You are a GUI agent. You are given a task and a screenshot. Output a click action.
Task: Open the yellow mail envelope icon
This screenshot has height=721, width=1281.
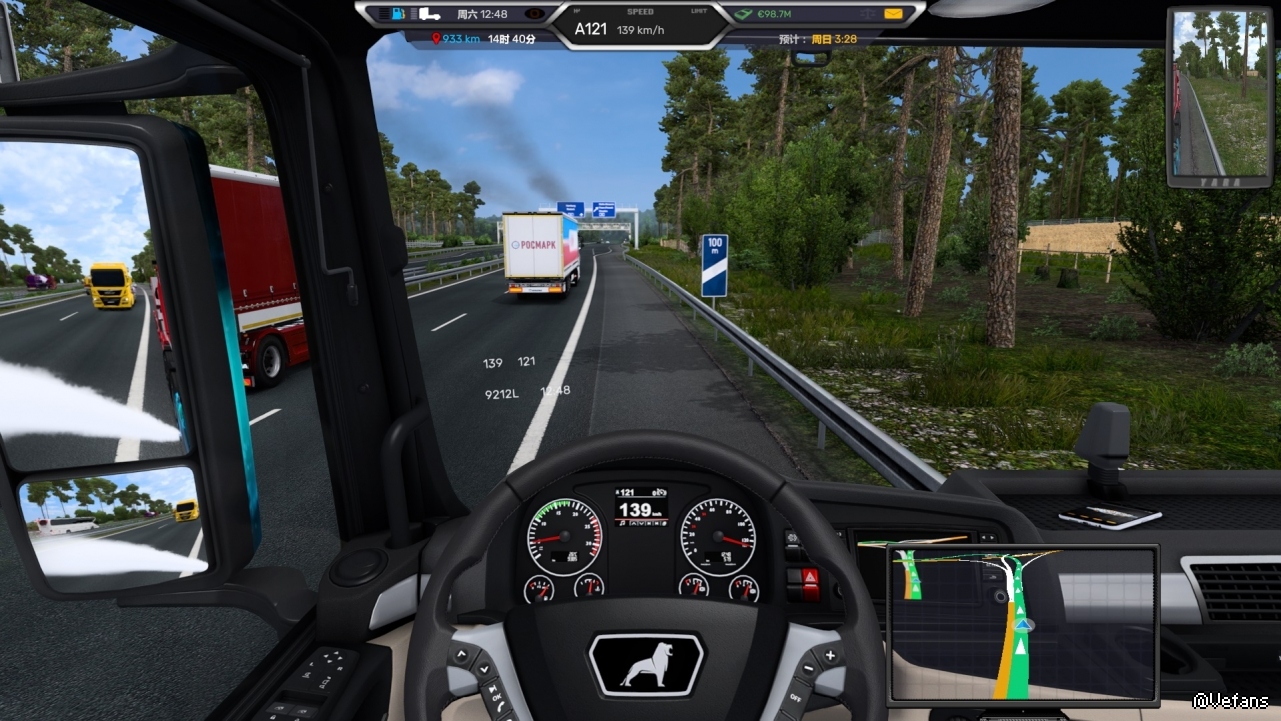tap(893, 14)
